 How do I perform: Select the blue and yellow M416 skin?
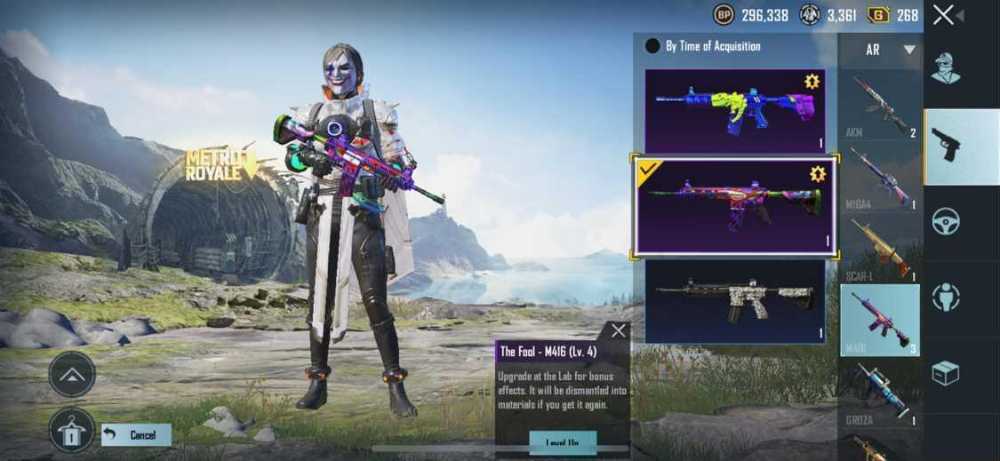point(735,110)
